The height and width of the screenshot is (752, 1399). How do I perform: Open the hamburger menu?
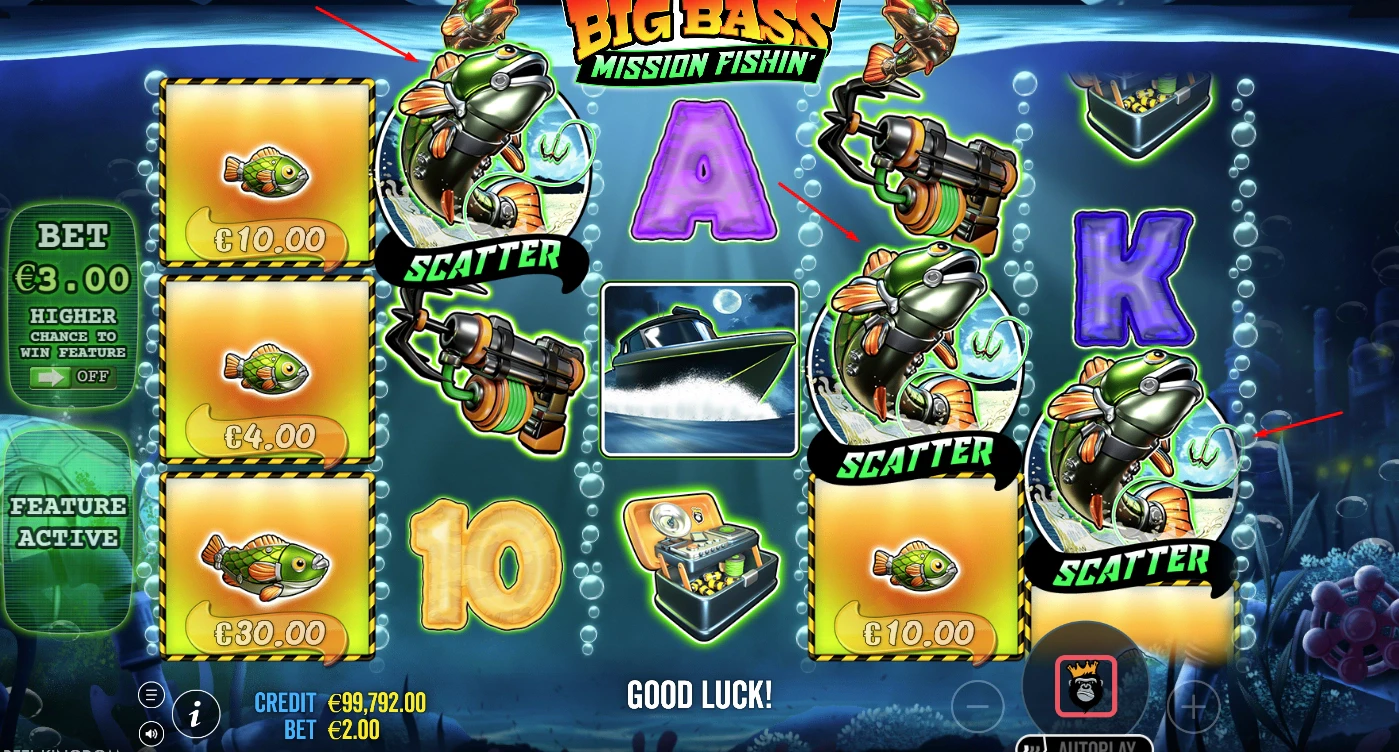coord(151,695)
